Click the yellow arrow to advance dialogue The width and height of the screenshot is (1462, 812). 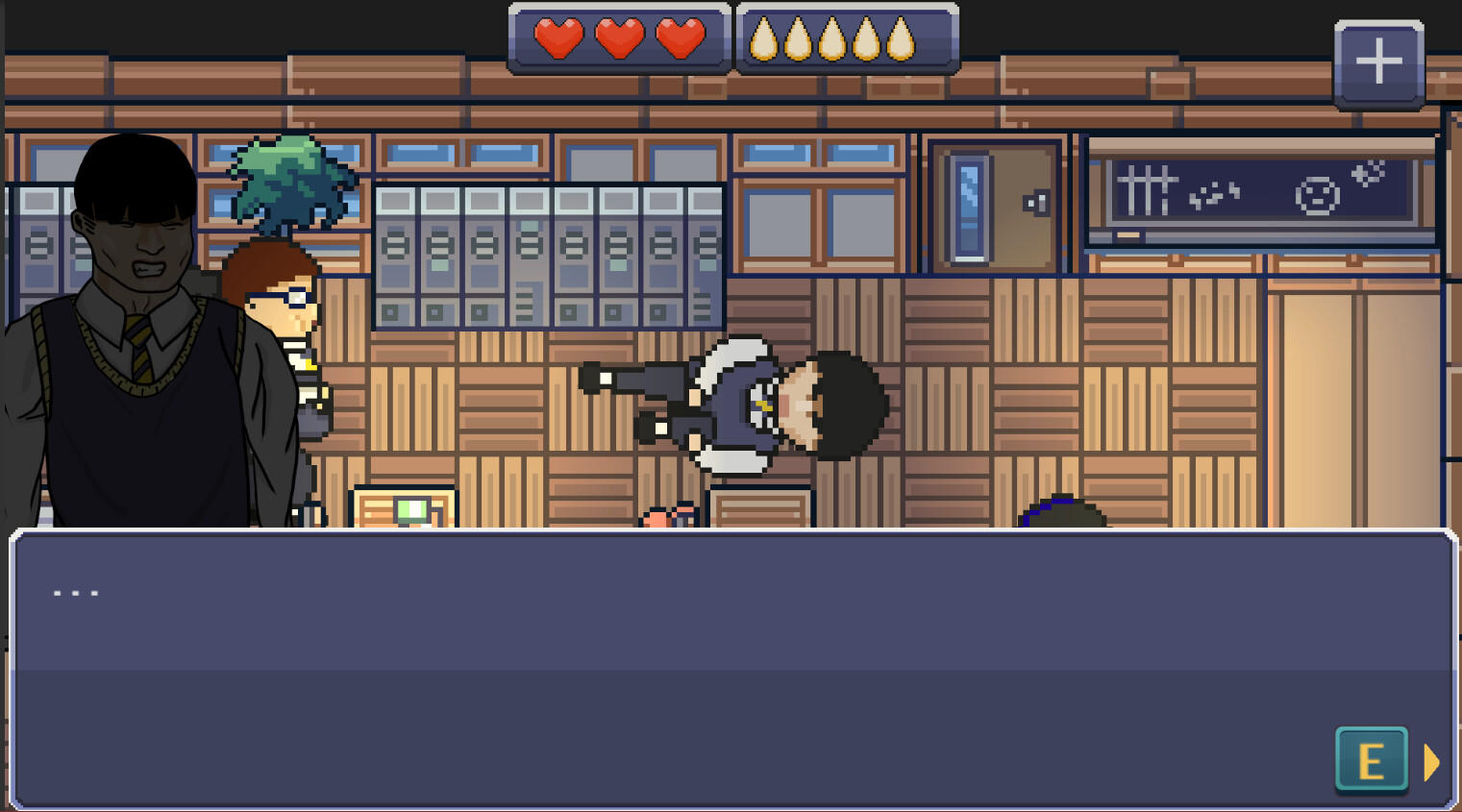[x=1431, y=761]
